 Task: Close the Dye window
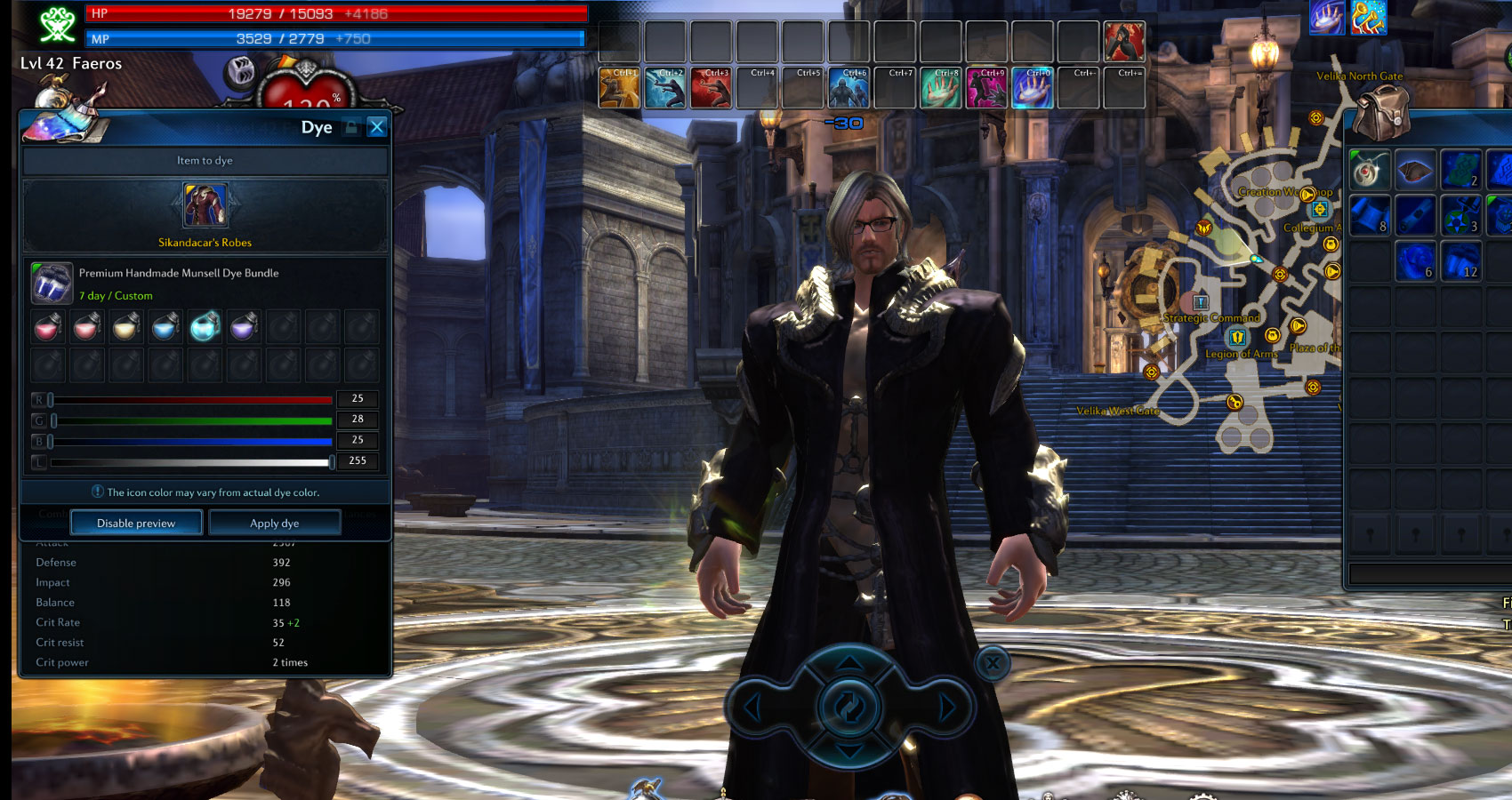tap(377, 127)
